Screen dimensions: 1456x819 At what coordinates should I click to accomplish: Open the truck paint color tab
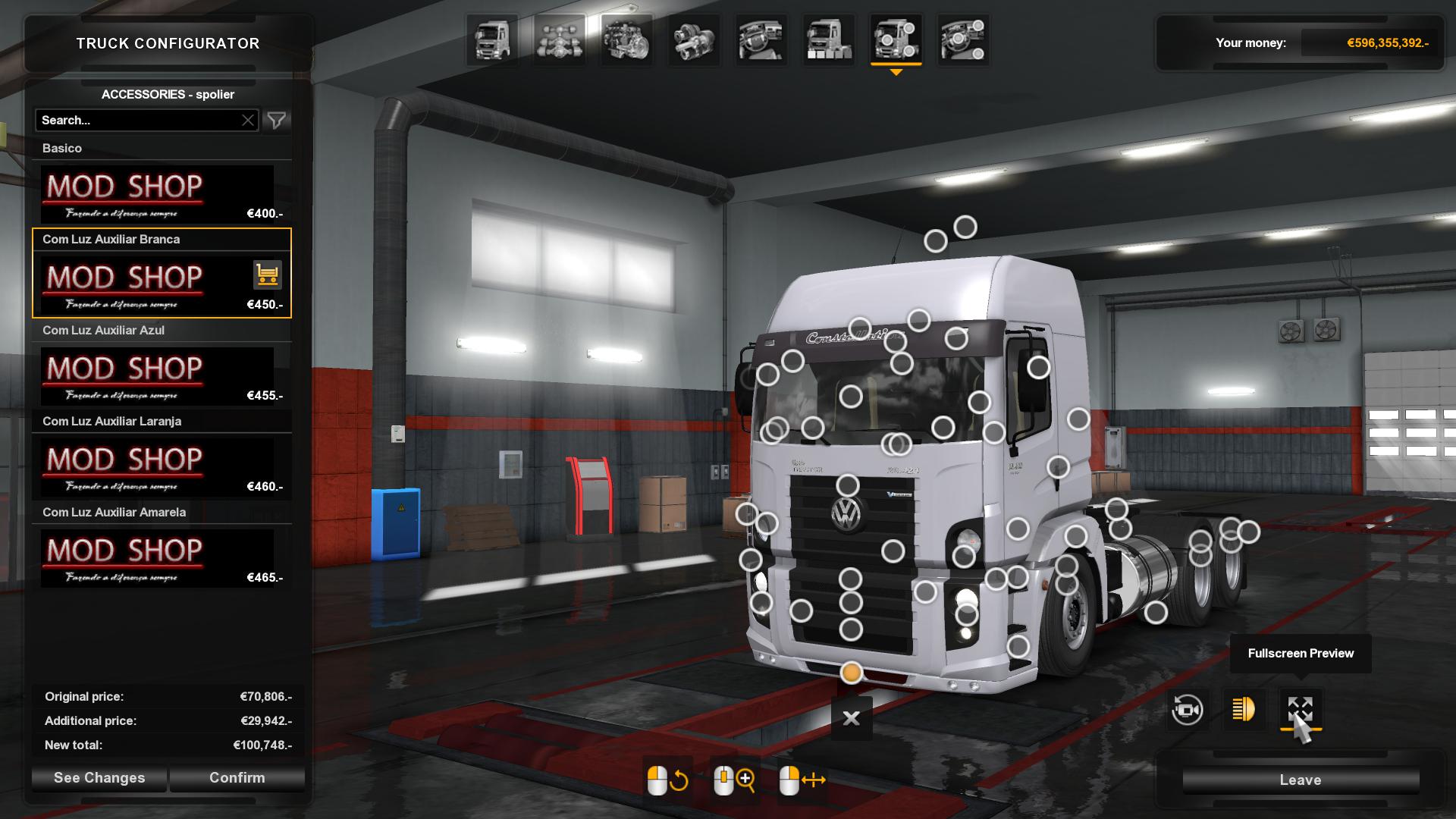point(828,40)
